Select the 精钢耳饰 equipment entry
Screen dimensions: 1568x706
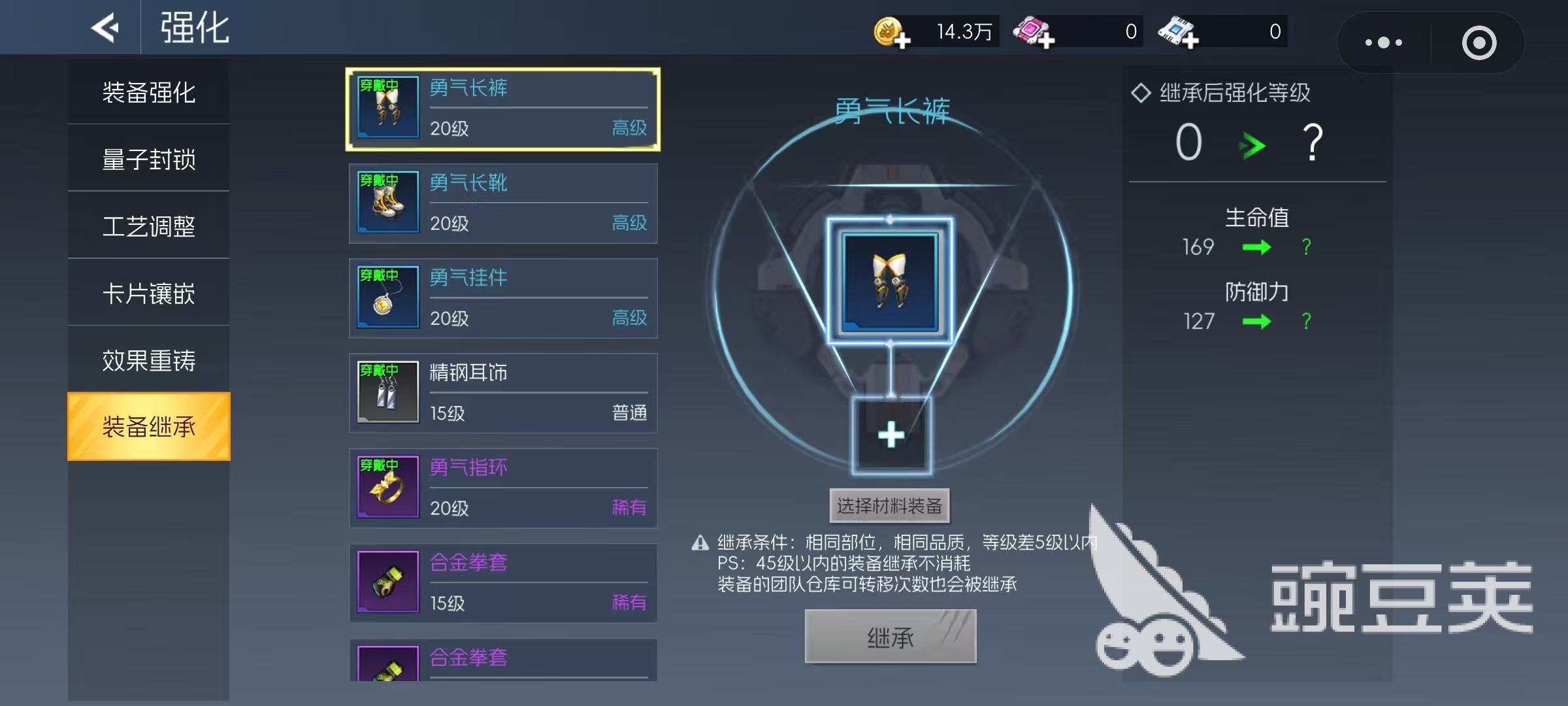point(503,393)
